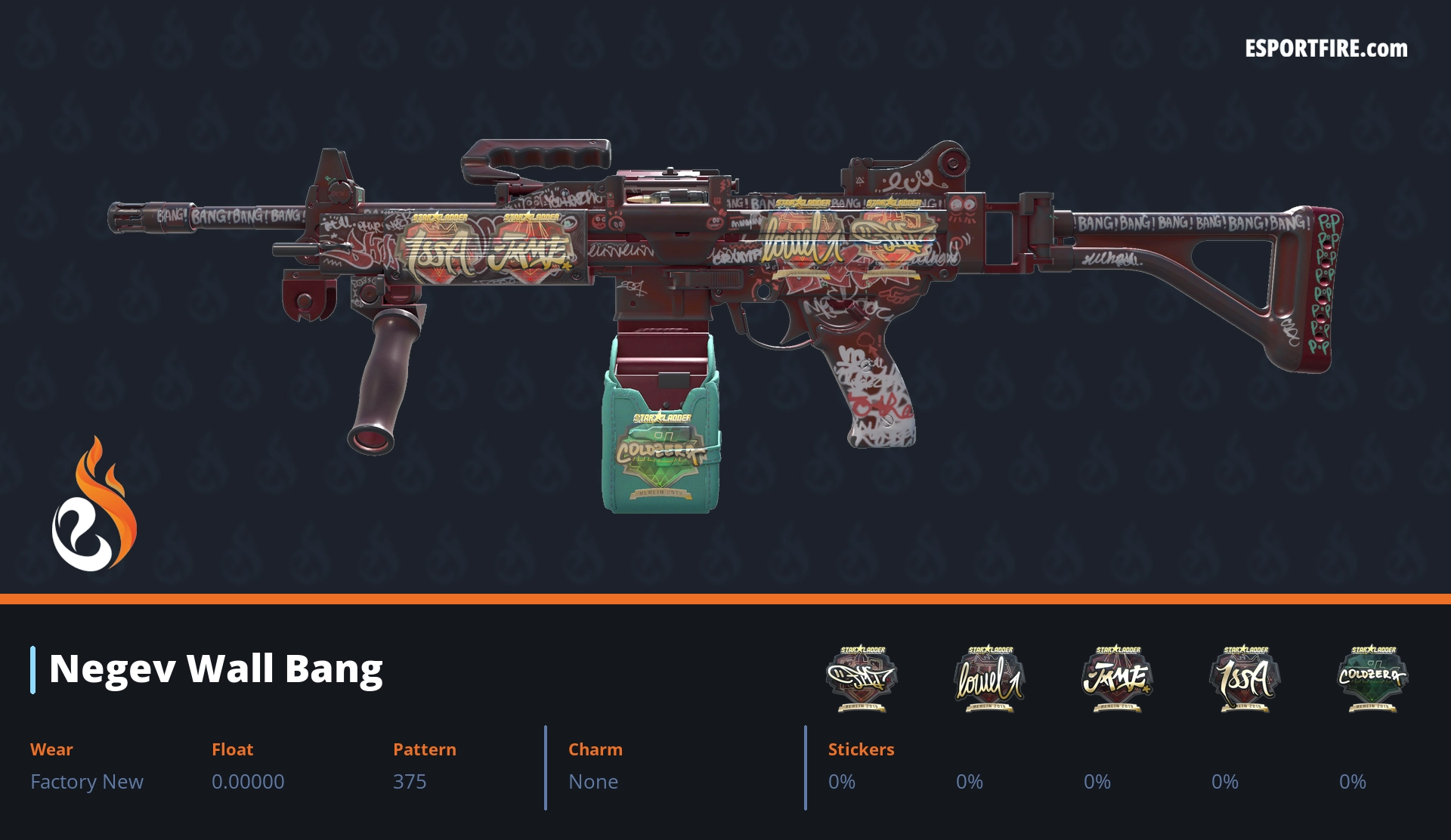Visit the ESPORTFIRE.com watermark link
1451x840 pixels.
(1326, 49)
